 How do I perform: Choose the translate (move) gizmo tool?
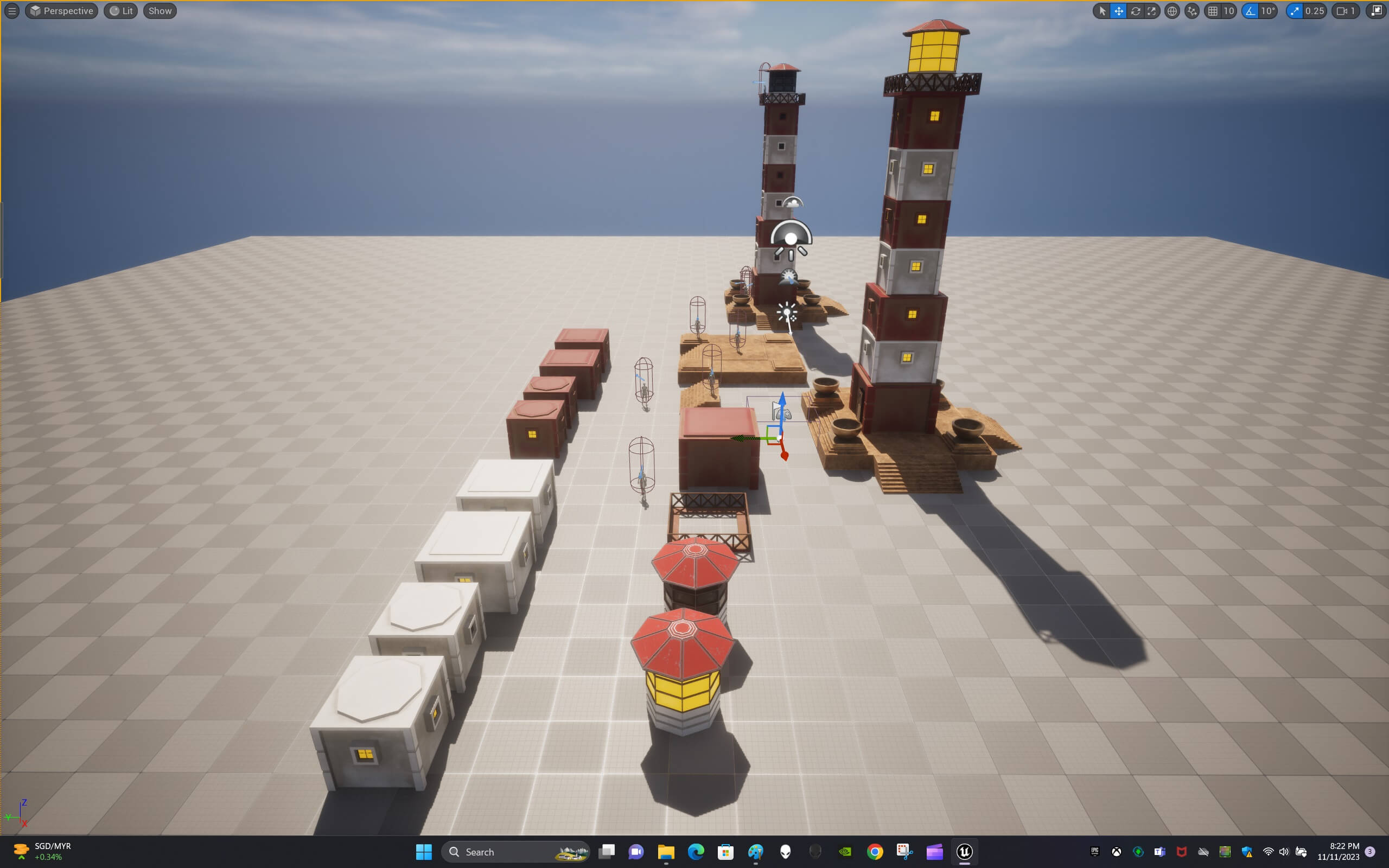pos(1119,11)
